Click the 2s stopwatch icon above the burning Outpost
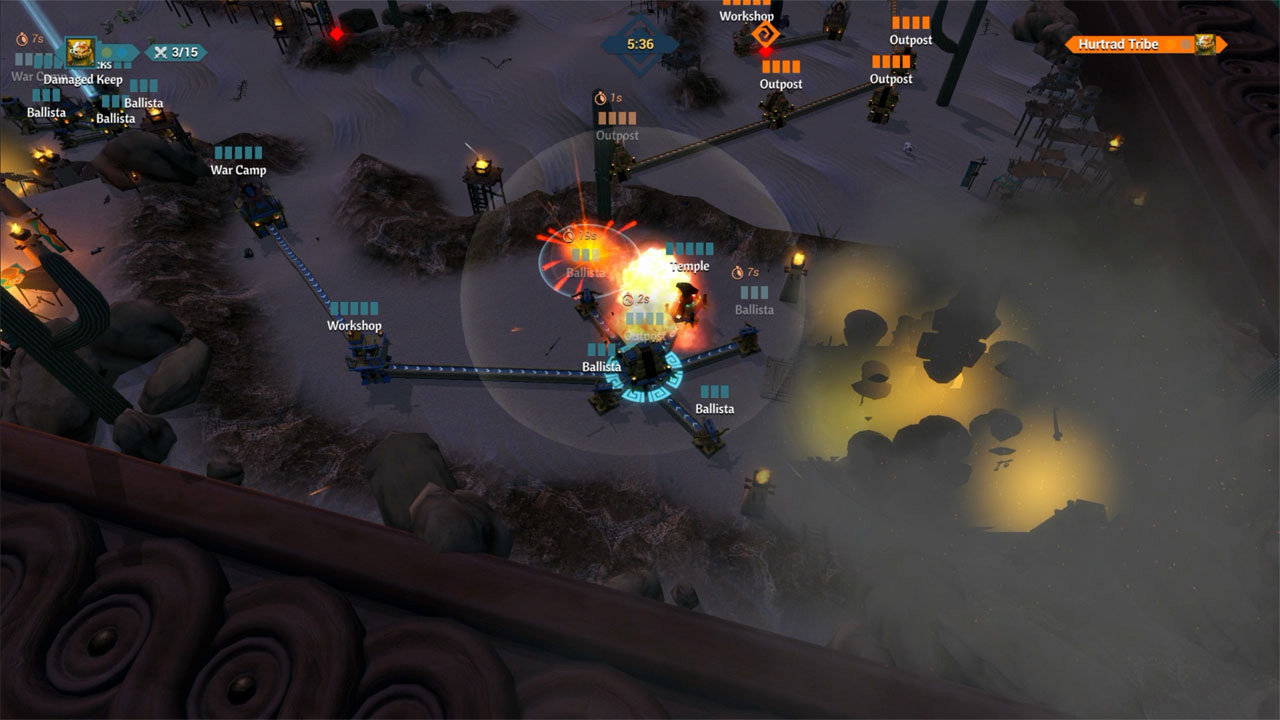1280x720 pixels. pyautogui.click(x=628, y=299)
